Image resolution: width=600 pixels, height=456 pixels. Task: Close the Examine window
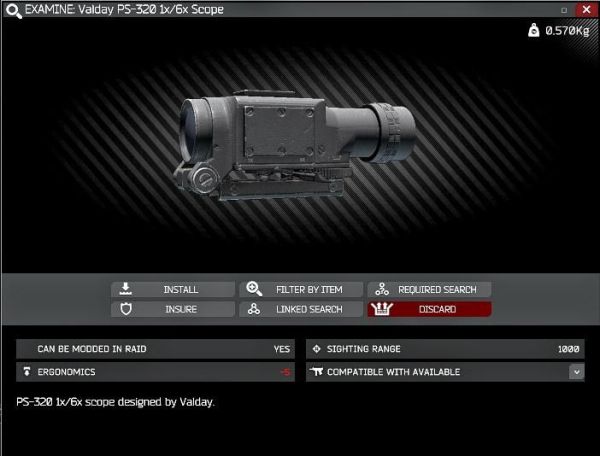pyautogui.click(x=584, y=9)
